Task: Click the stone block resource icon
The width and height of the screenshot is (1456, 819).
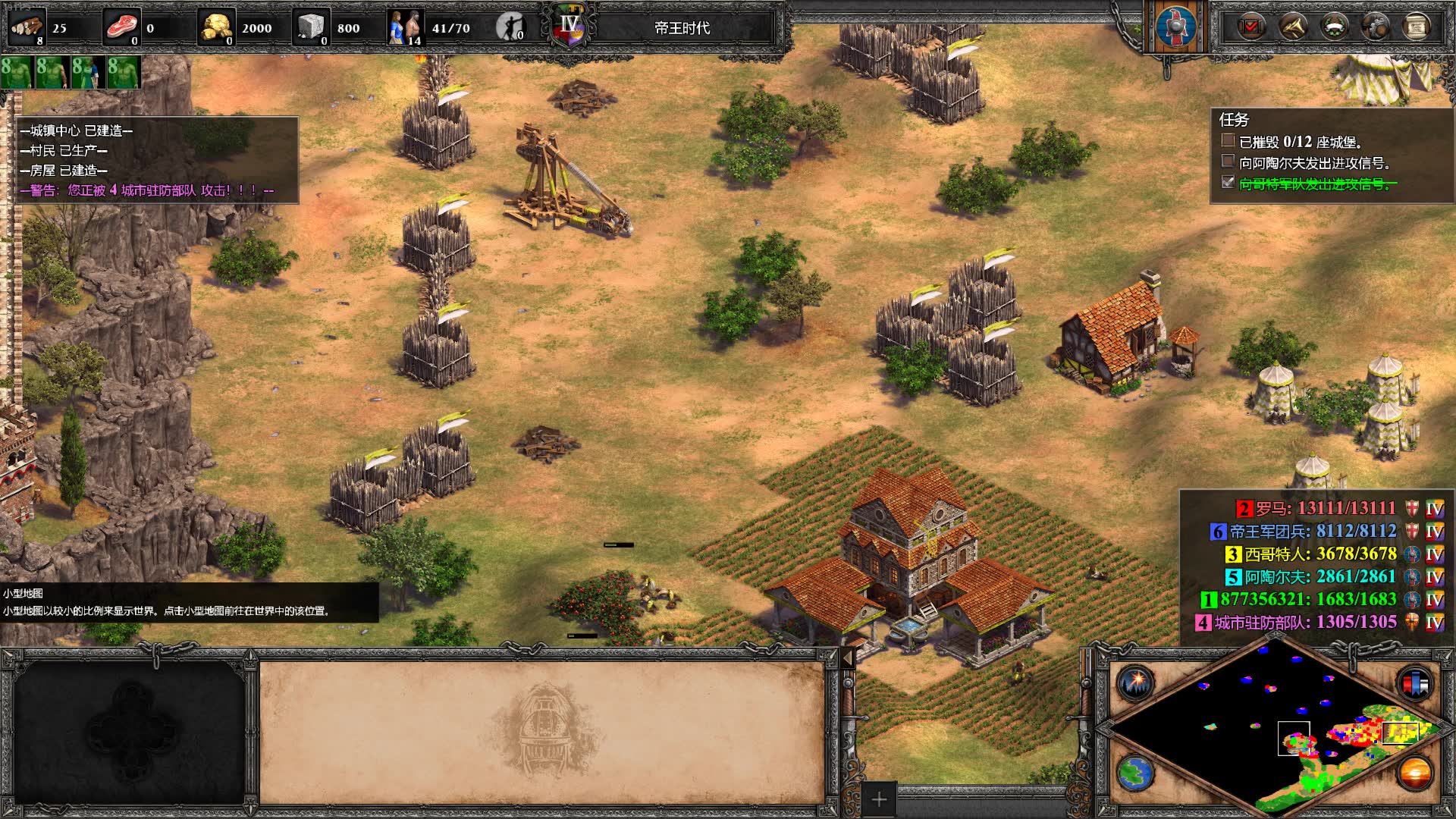Action: [311, 27]
